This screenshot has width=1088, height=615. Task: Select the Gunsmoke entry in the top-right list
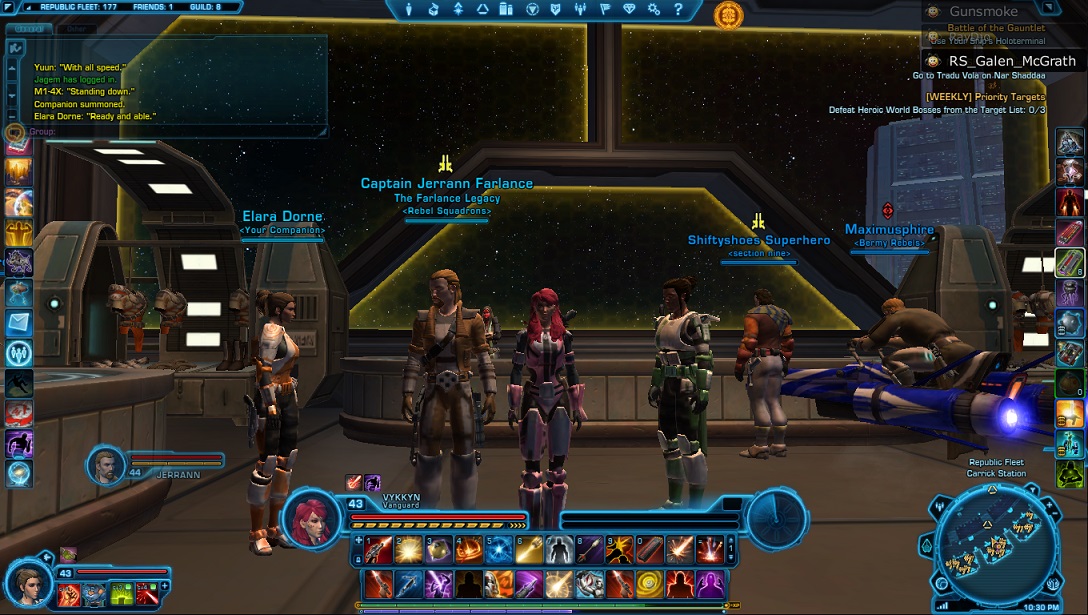tap(984, 12)
